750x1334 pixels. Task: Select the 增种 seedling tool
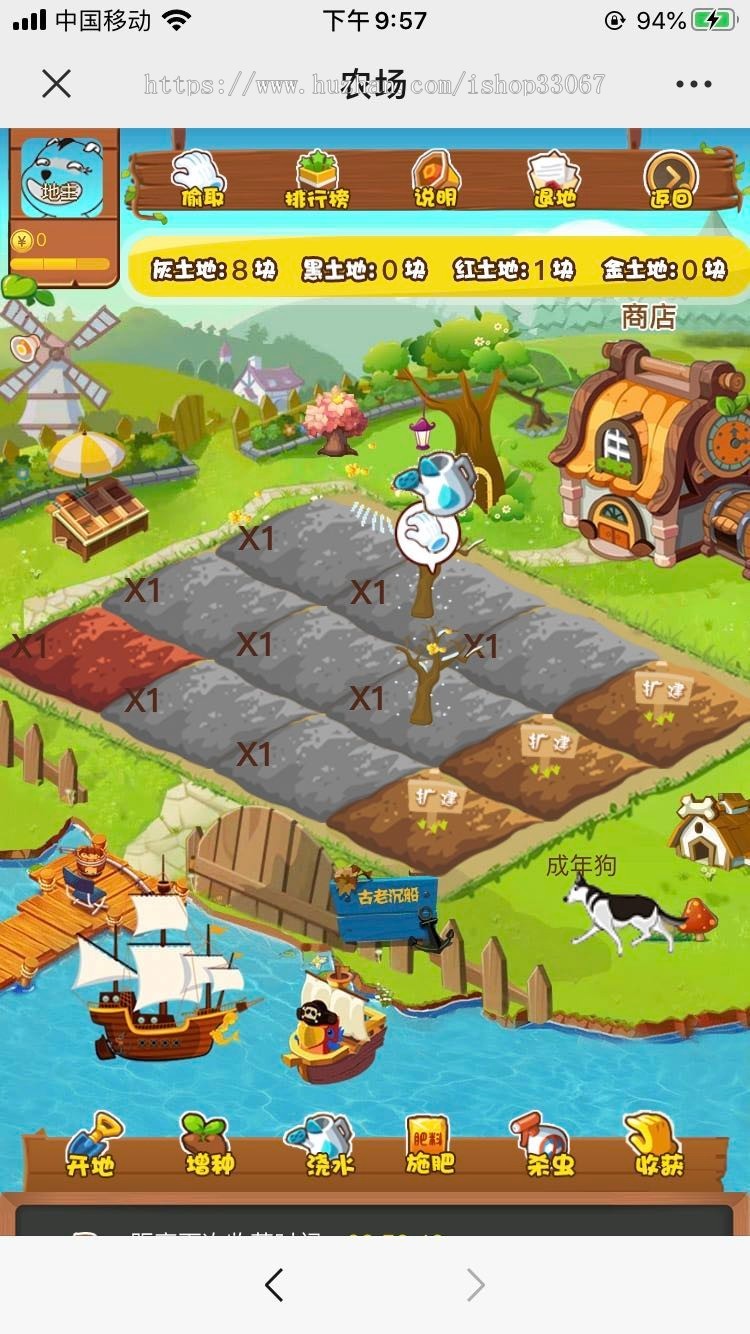(x=208, y=1146)
